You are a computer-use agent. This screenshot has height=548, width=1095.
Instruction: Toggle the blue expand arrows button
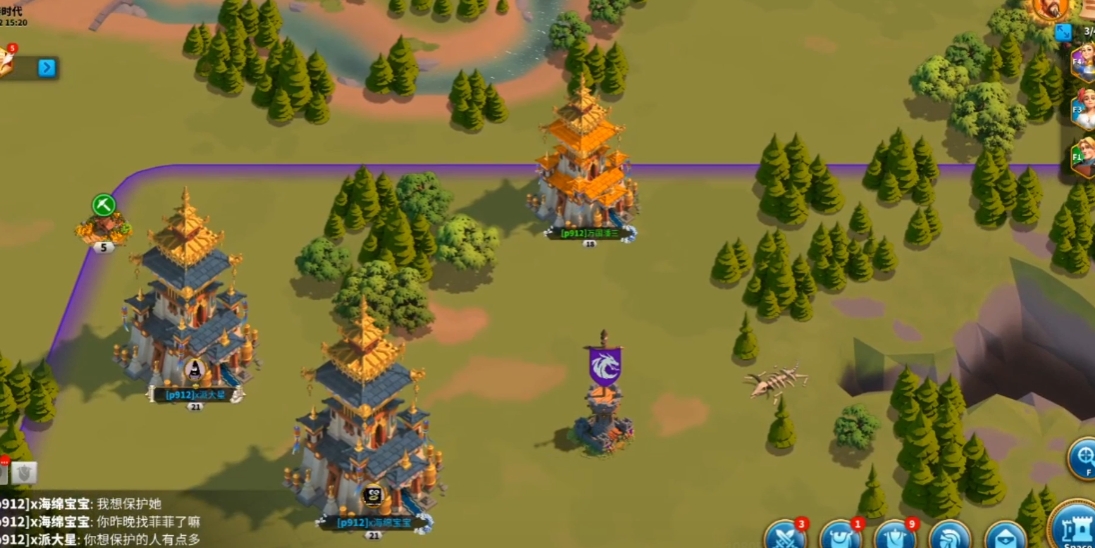[x=1063, y=33]
